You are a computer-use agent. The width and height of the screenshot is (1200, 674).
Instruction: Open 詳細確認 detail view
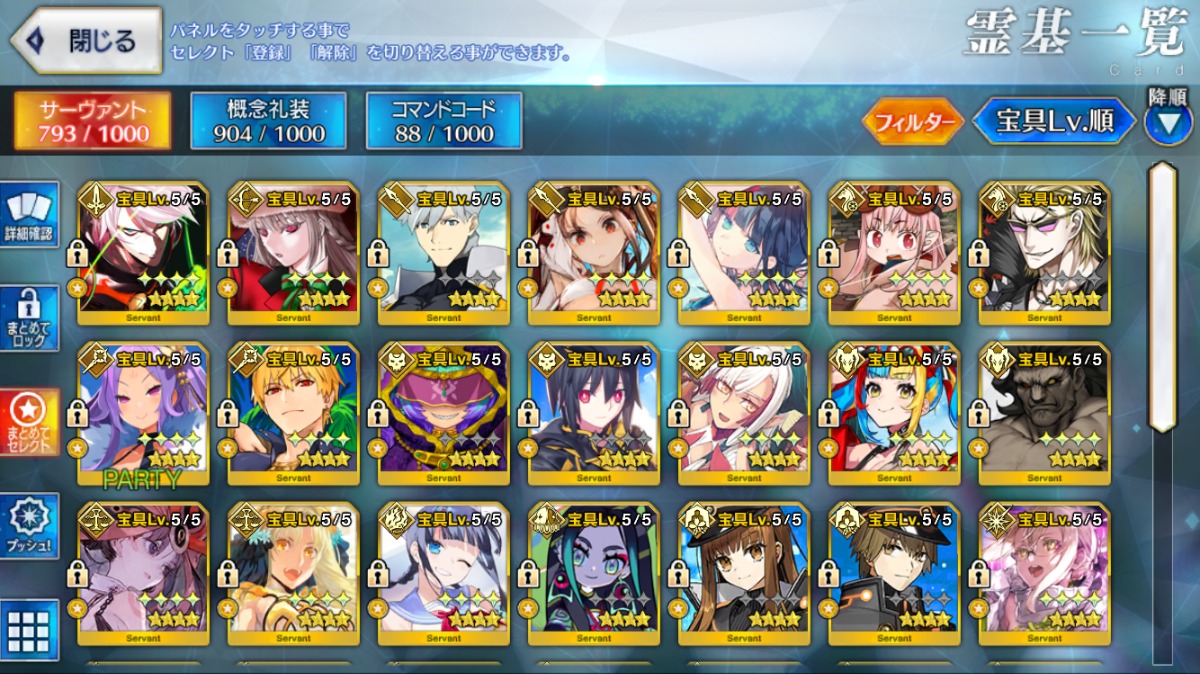[28, 213]
